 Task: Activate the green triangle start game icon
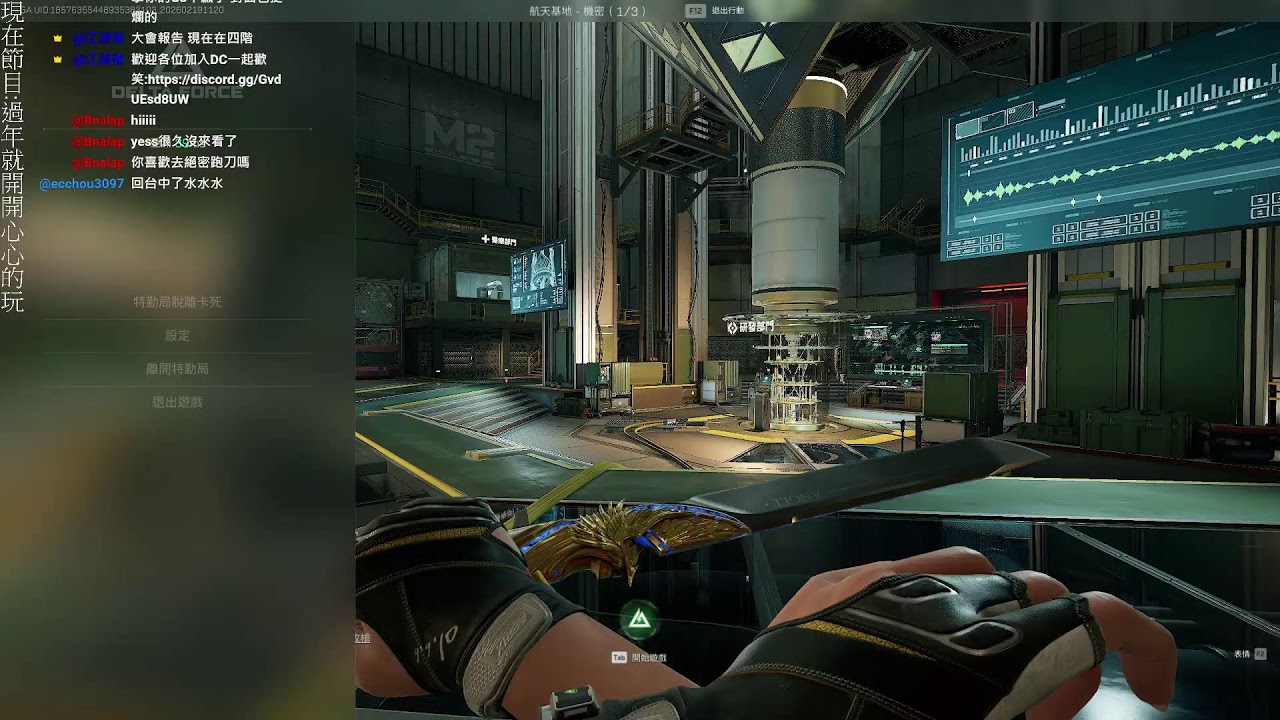[x=638, y=622]
